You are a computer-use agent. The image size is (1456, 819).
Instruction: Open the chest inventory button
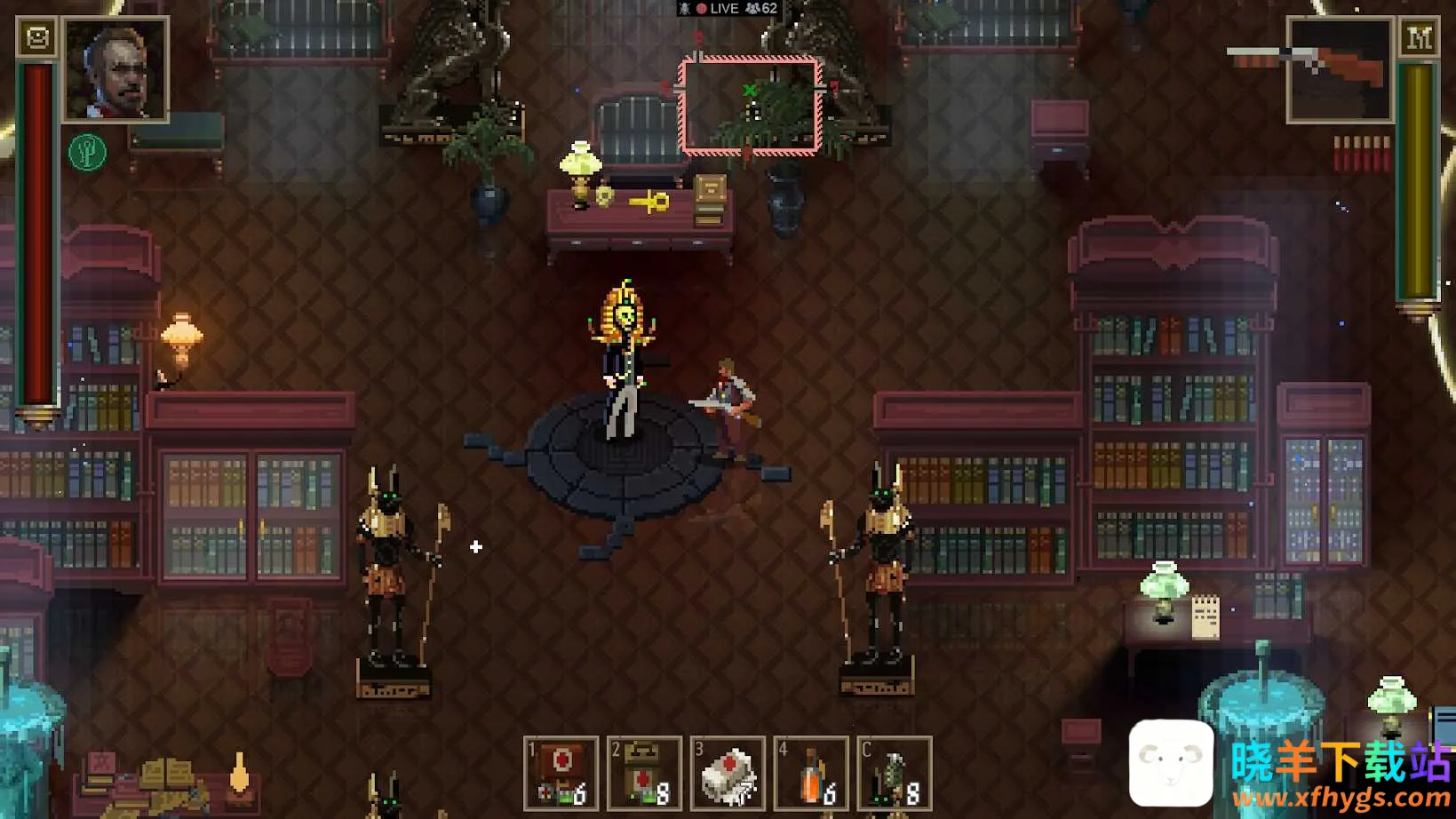[x=37, y=38]
